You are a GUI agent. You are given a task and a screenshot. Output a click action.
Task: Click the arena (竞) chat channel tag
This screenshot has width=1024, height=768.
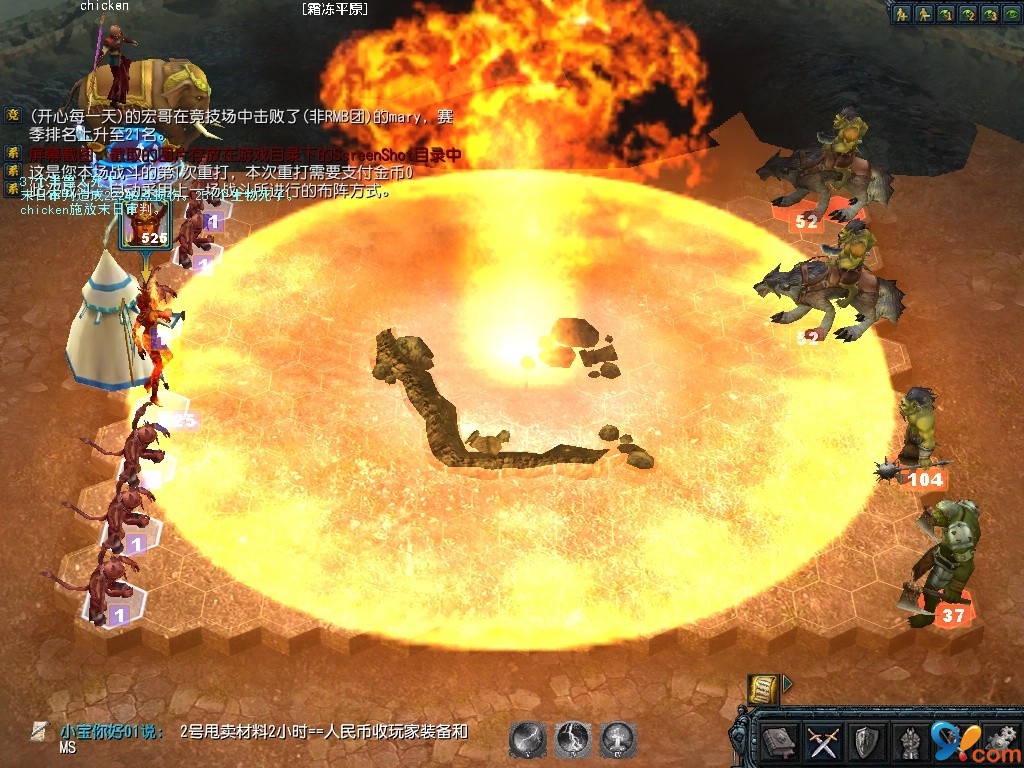pos(13,116)
